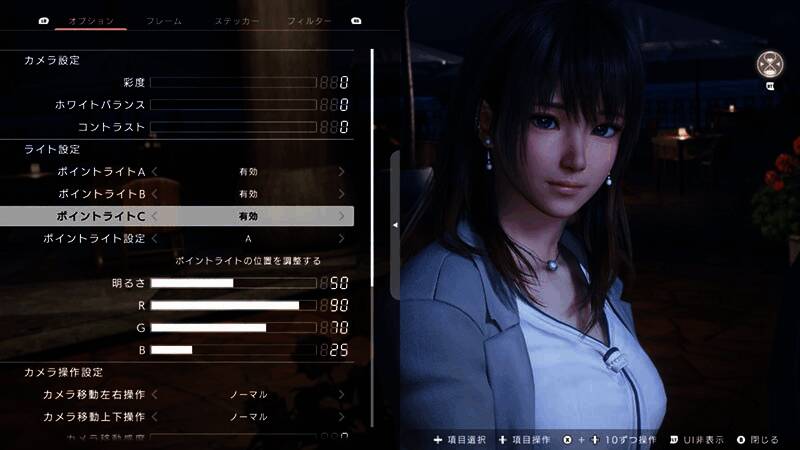Click the ホワイトバランス slider bar
Viewport: 800px width, 450px height.
(x=232, y=104)
